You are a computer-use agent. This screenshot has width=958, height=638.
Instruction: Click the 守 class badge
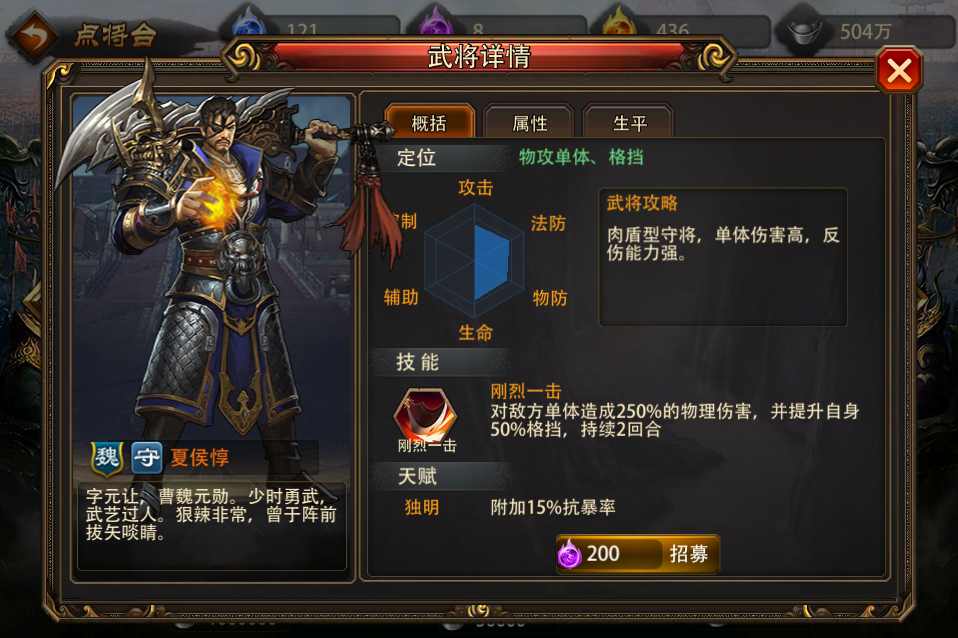click(x=147, y=458)
